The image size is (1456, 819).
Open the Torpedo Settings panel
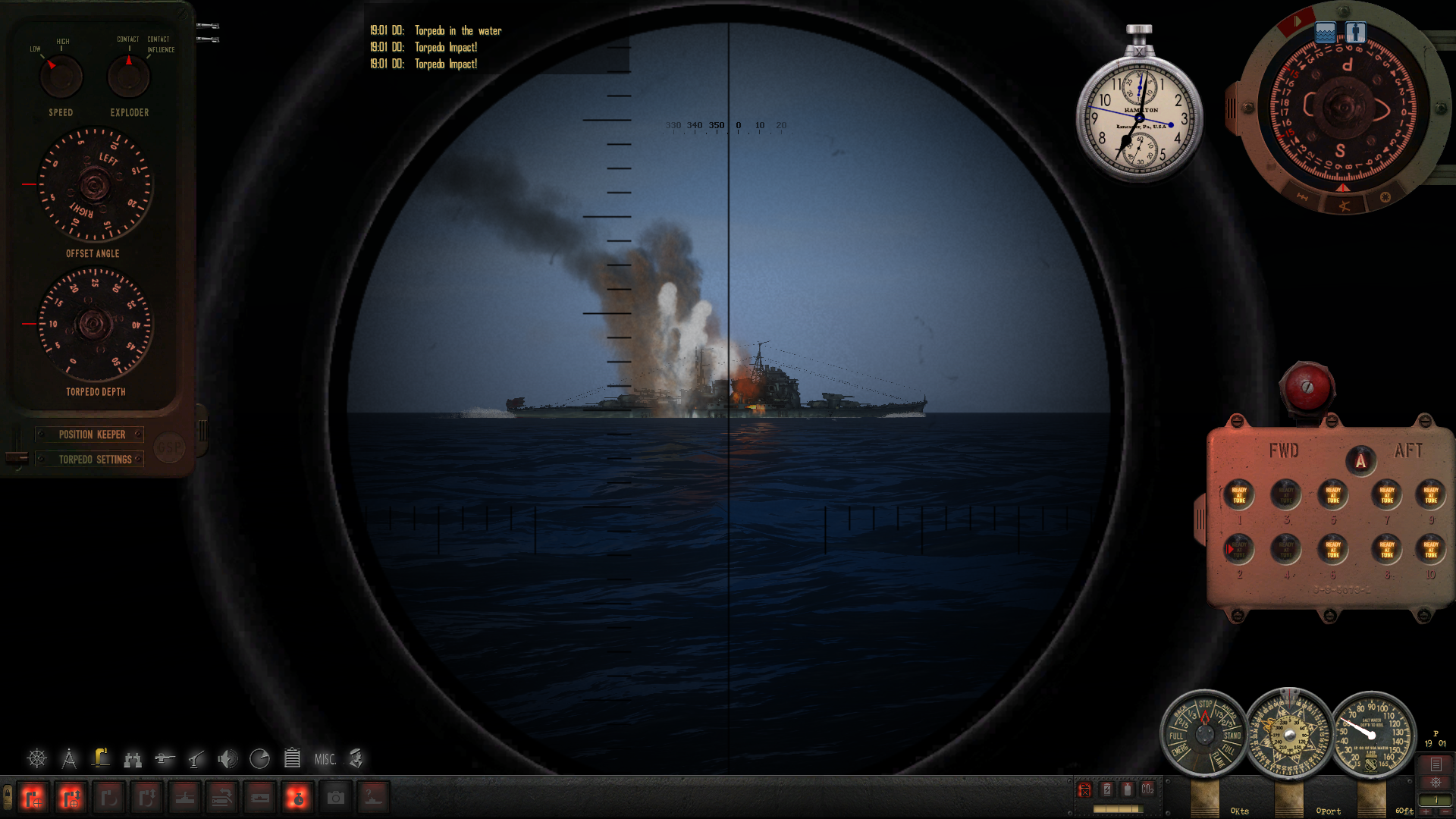point(95,460)
